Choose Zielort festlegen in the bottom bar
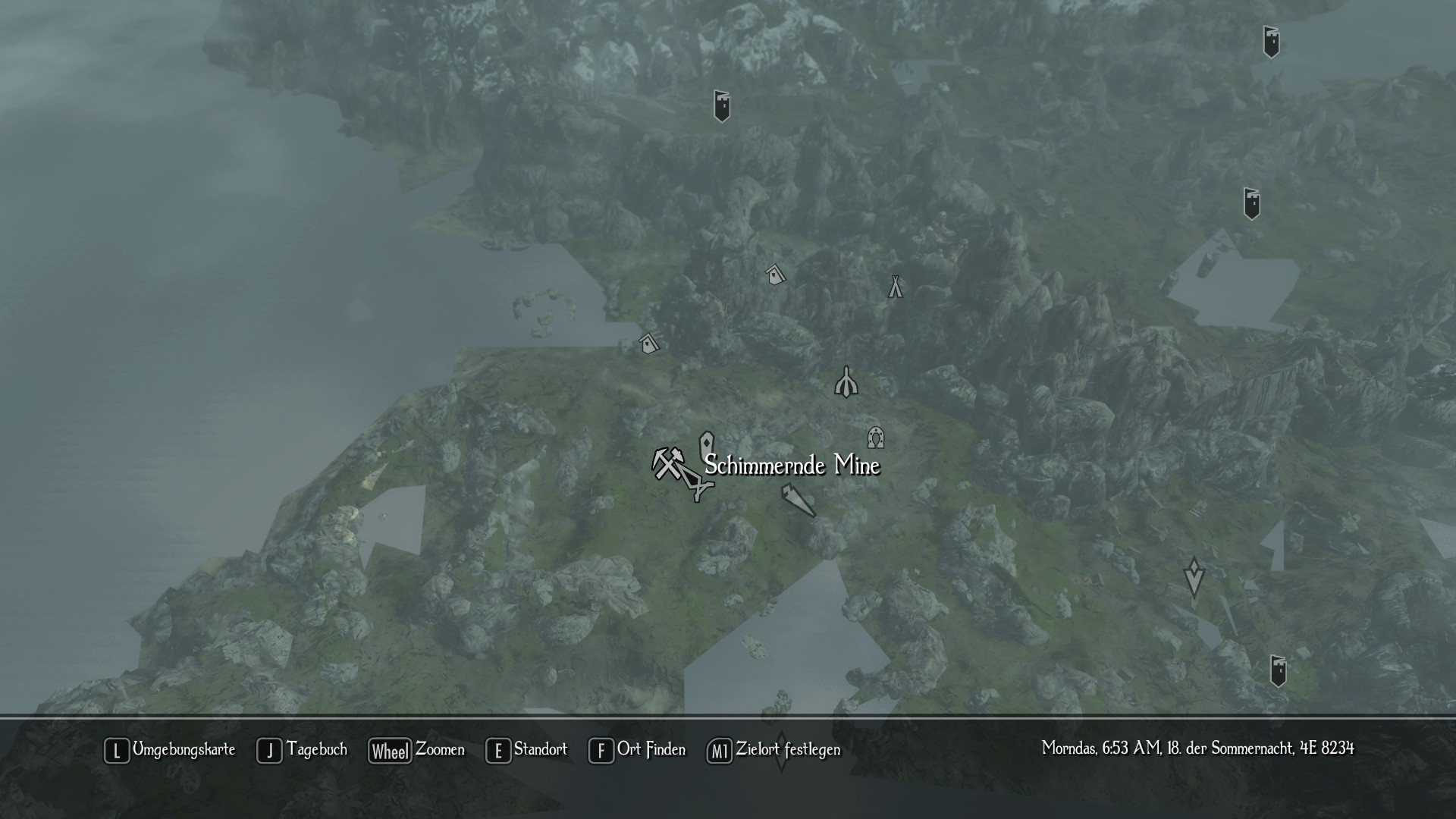1456x819 pixels. (774, 750)
